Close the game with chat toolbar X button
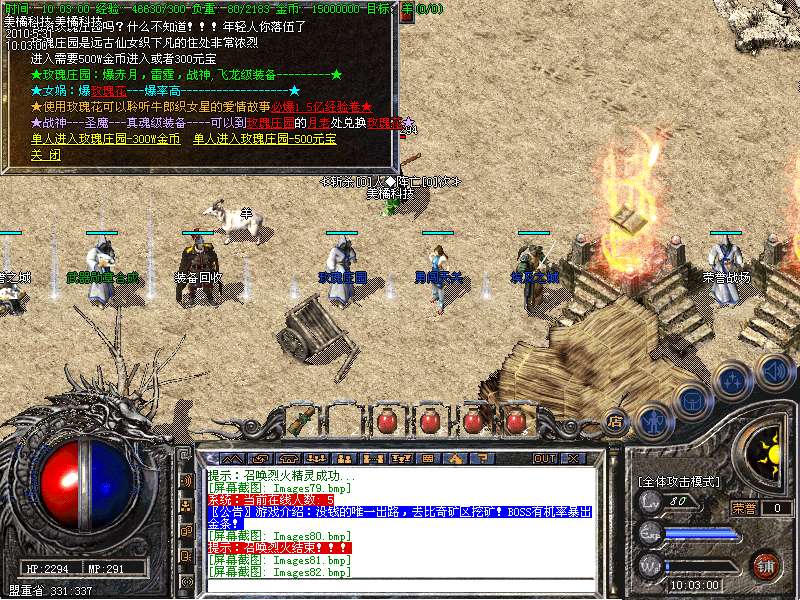 click(573, 458)
